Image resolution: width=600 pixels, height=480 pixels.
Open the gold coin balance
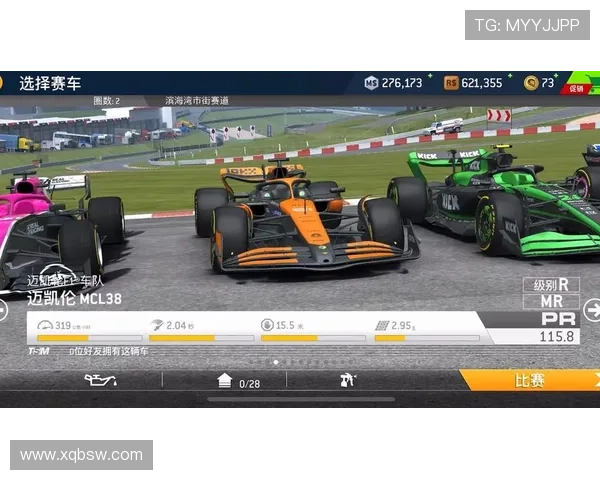tap(540, 83)
